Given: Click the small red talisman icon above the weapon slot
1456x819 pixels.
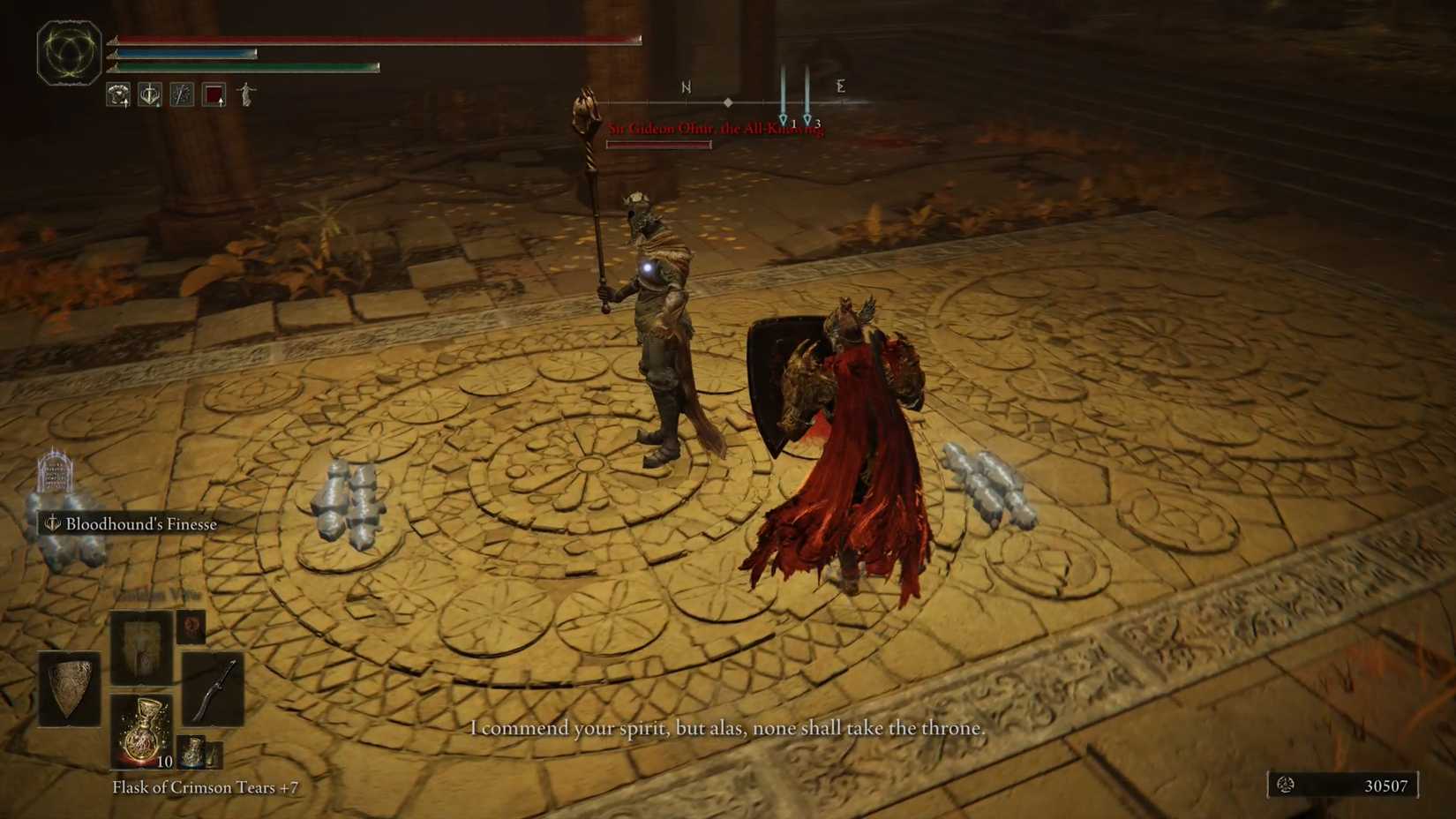Looking at the screenshot, I should coord(191,627).
